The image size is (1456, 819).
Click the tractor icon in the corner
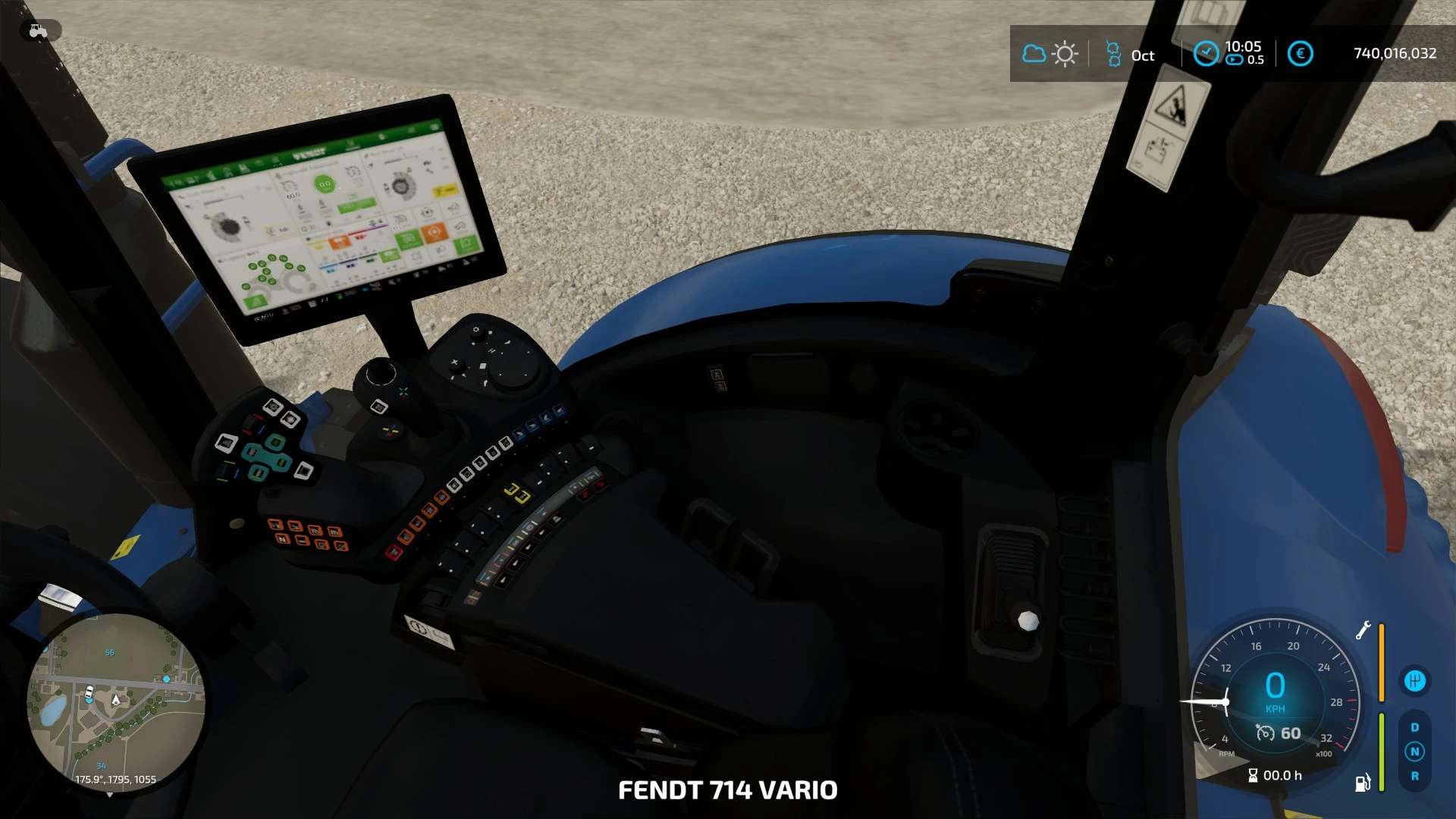pos(38,30)
